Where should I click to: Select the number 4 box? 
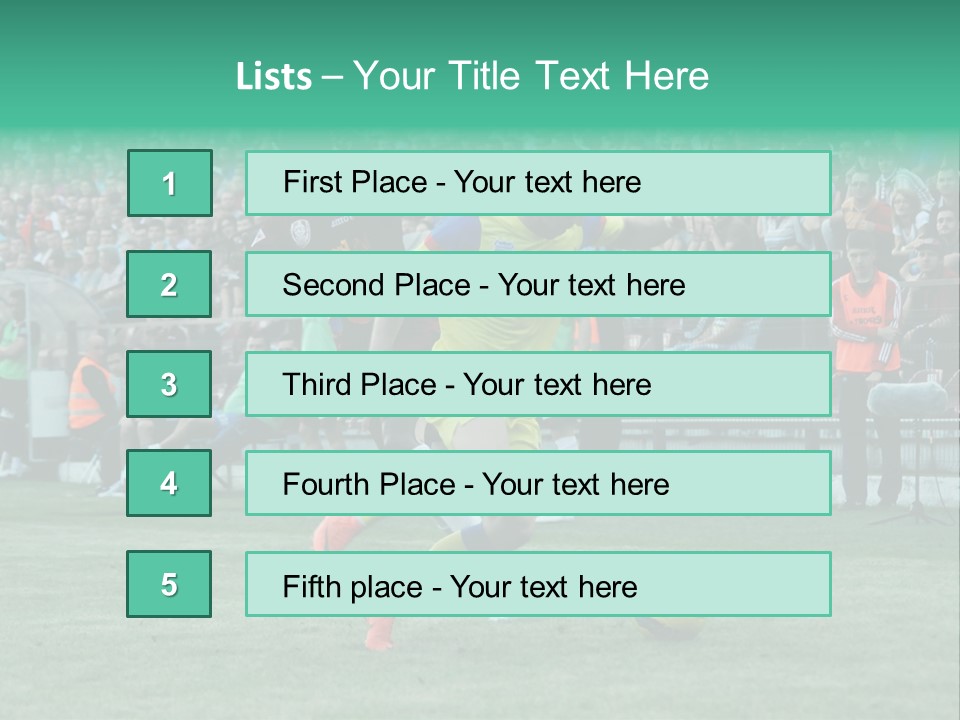click(x=169, y=483)
